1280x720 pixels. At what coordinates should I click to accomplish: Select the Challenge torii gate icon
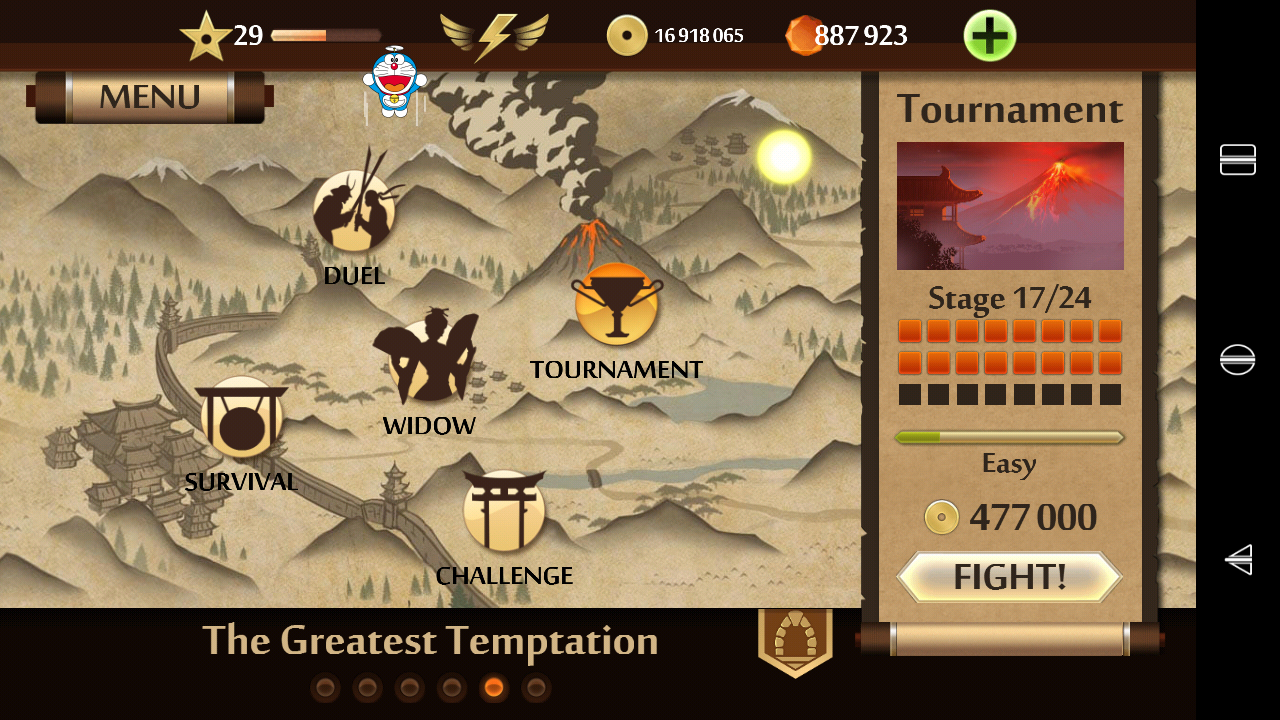504,511
